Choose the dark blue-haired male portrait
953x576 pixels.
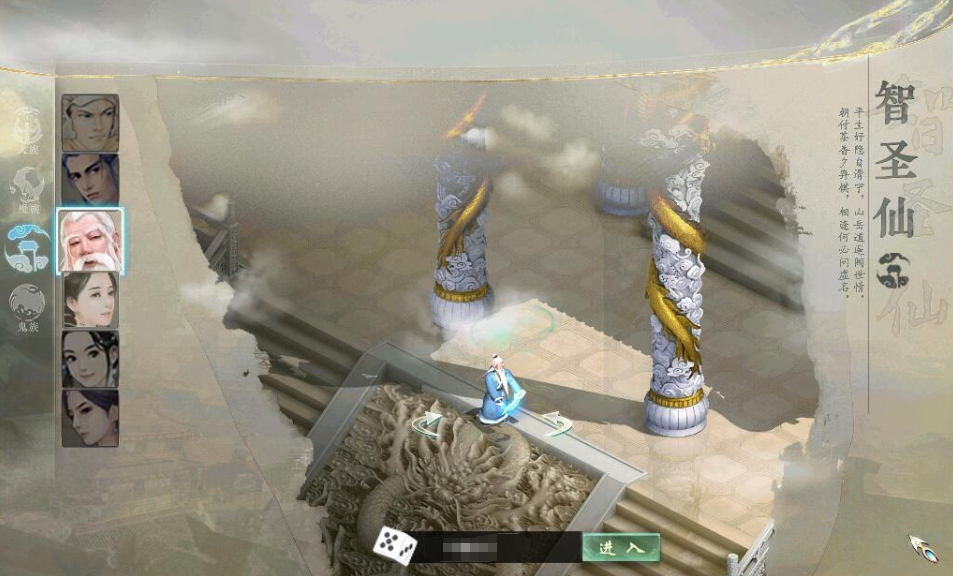point(90,180)
